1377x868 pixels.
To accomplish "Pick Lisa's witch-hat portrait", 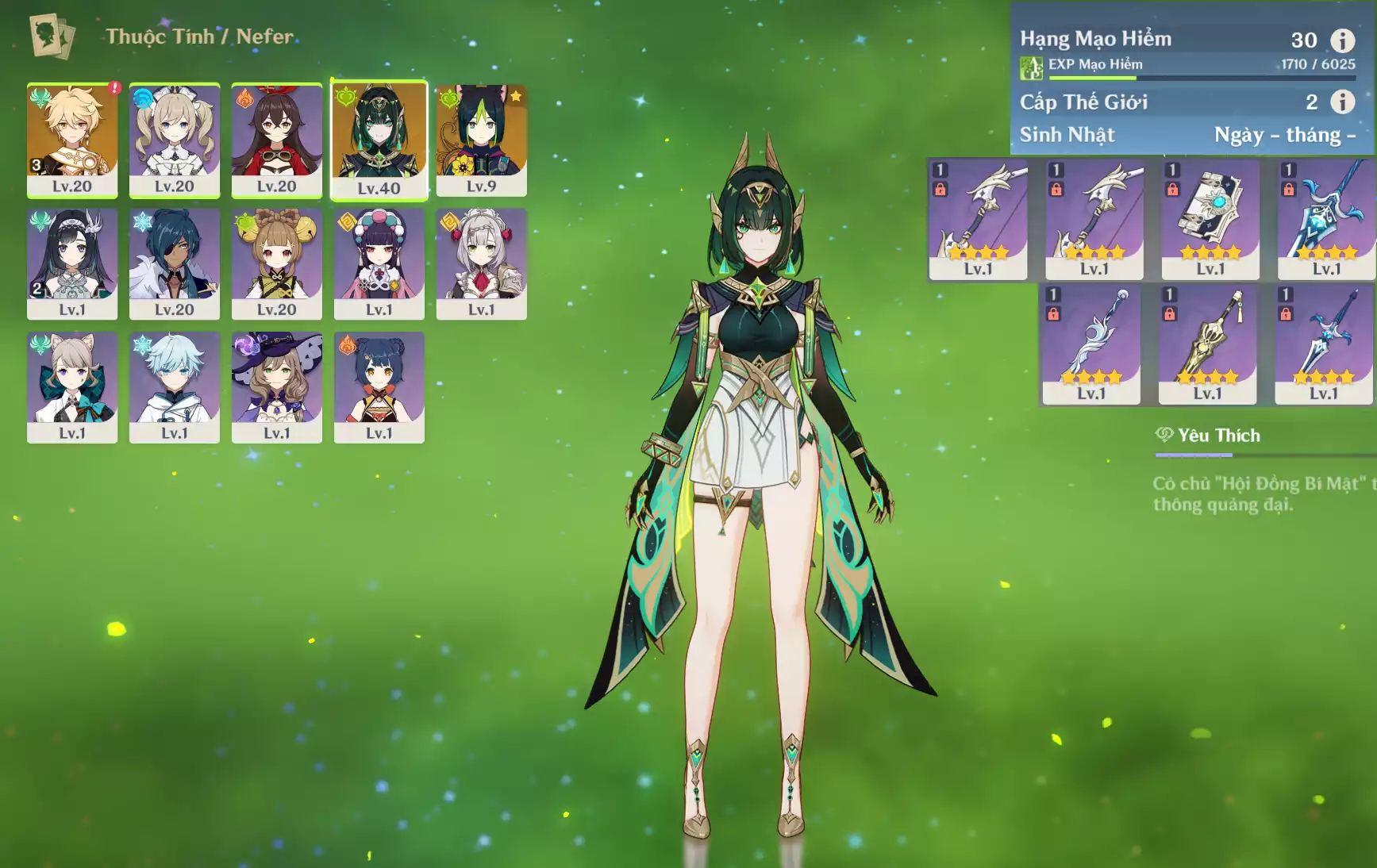I will (x=277, y=387).
